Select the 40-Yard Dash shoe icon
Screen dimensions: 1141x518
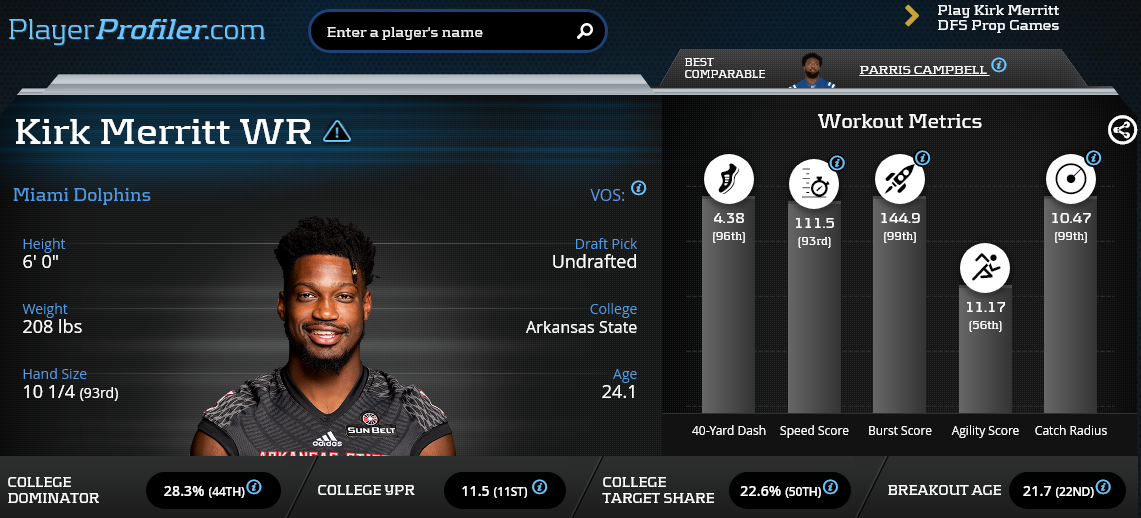pos(728,180)
